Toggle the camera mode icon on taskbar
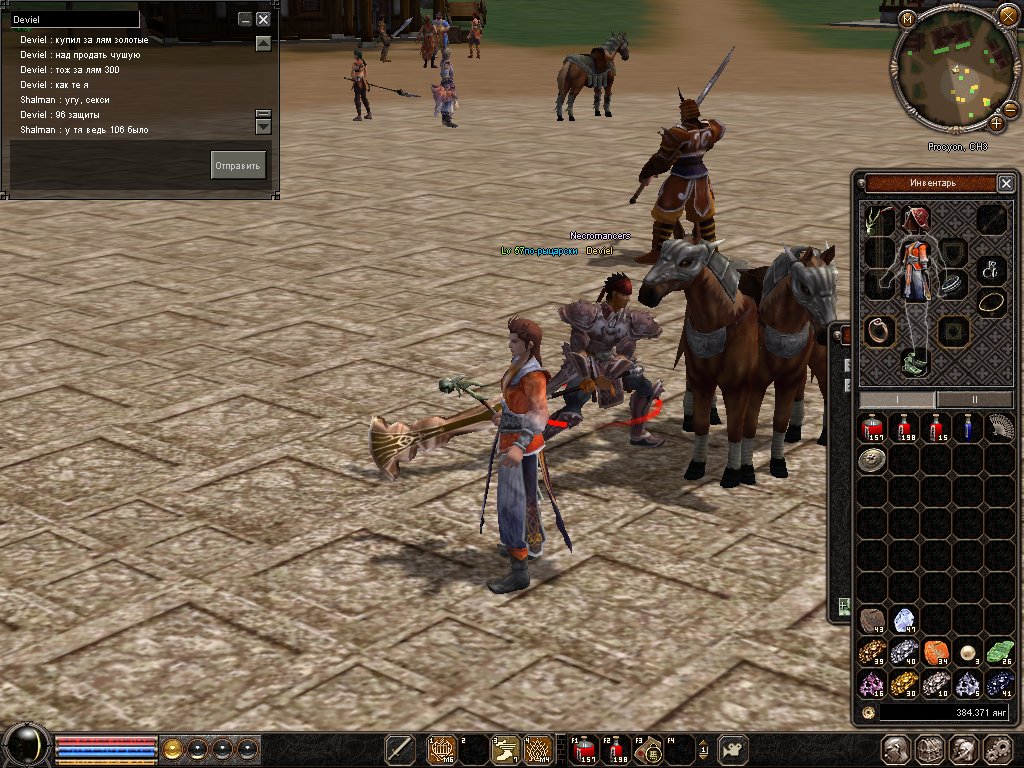This screenshot has height=768, width=1024. [735, 749]
